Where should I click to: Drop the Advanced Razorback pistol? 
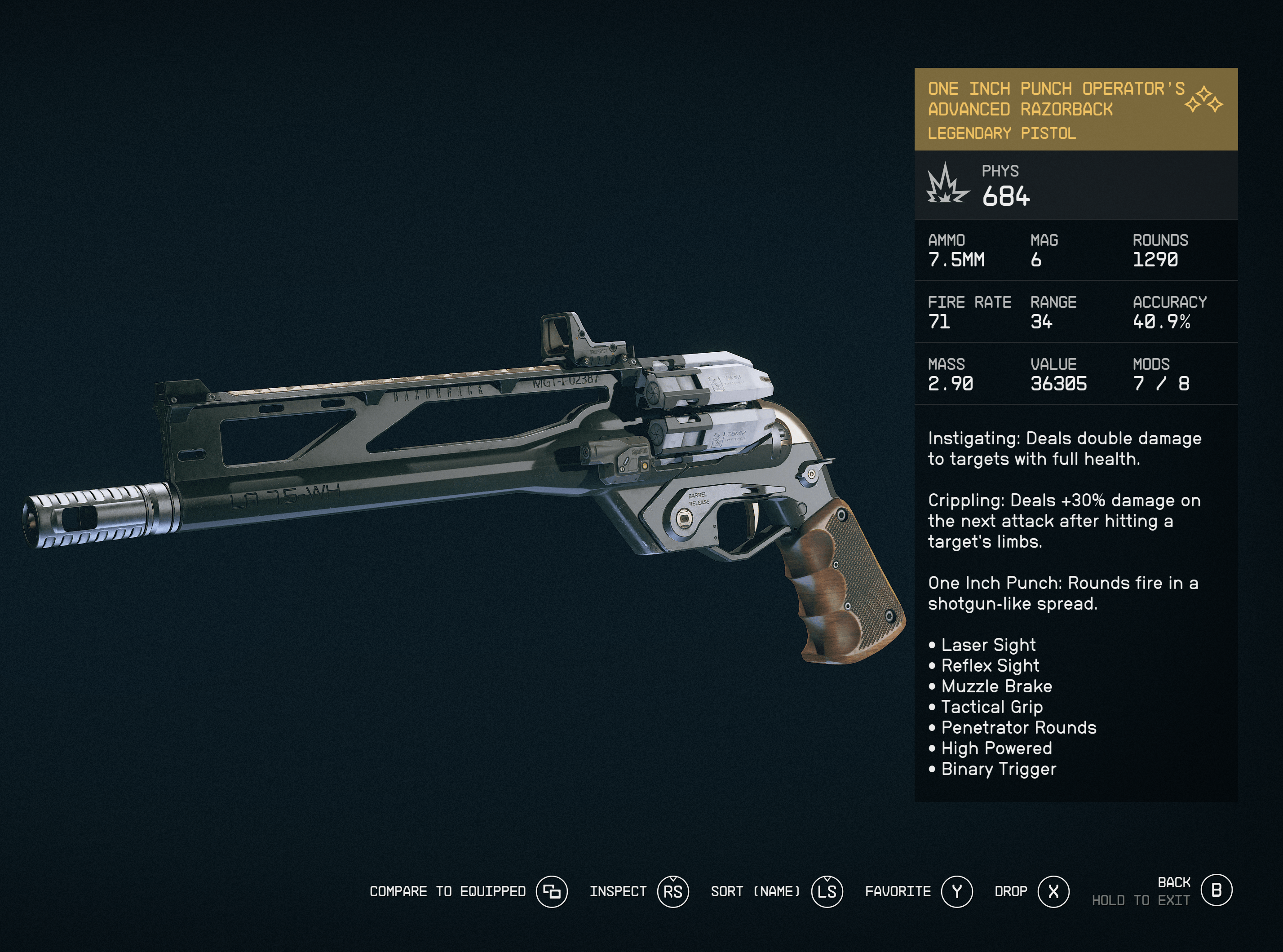(x=1053, y=891)
